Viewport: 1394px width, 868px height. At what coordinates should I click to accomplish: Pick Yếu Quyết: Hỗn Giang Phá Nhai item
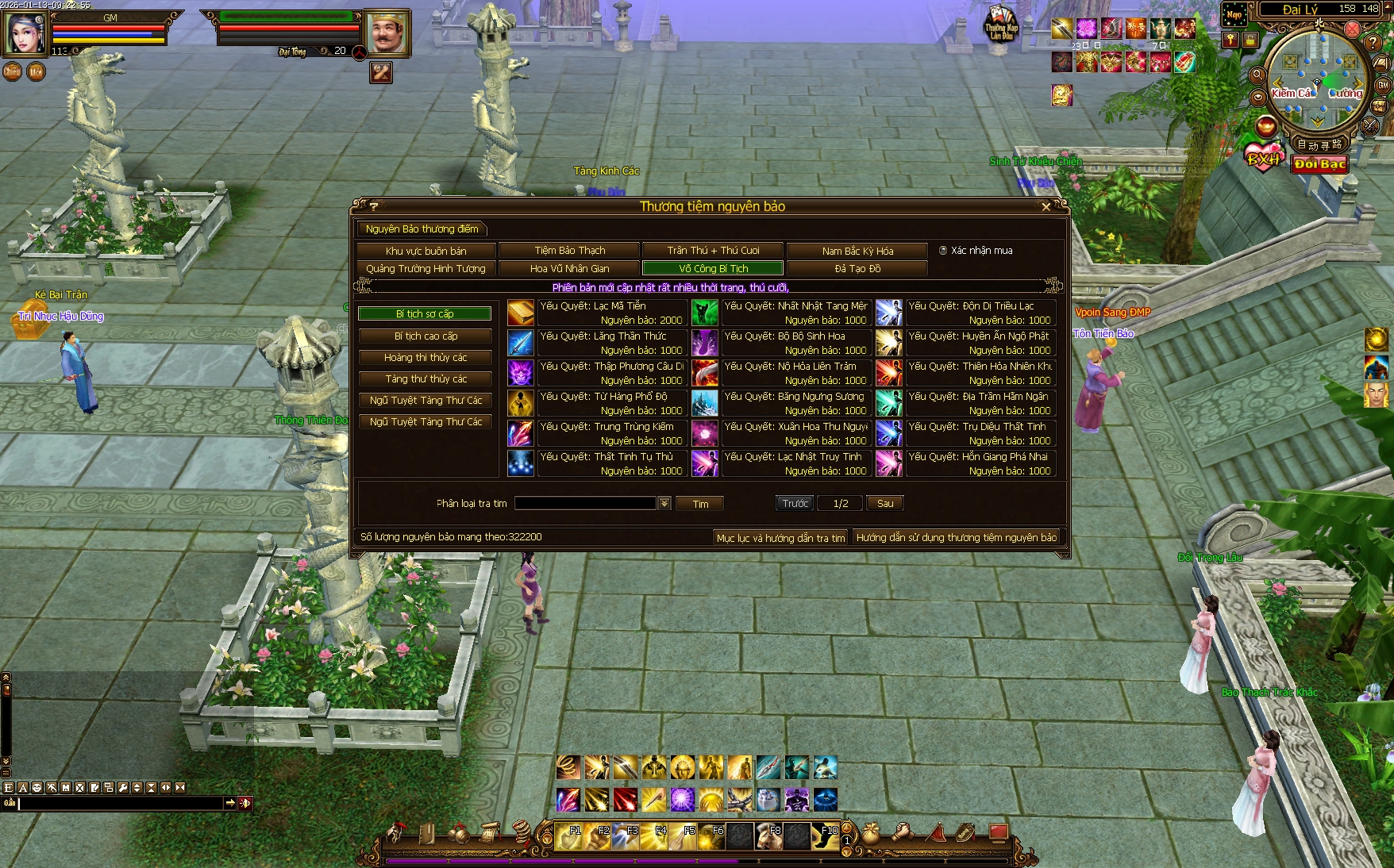click(x=889, y=463)
